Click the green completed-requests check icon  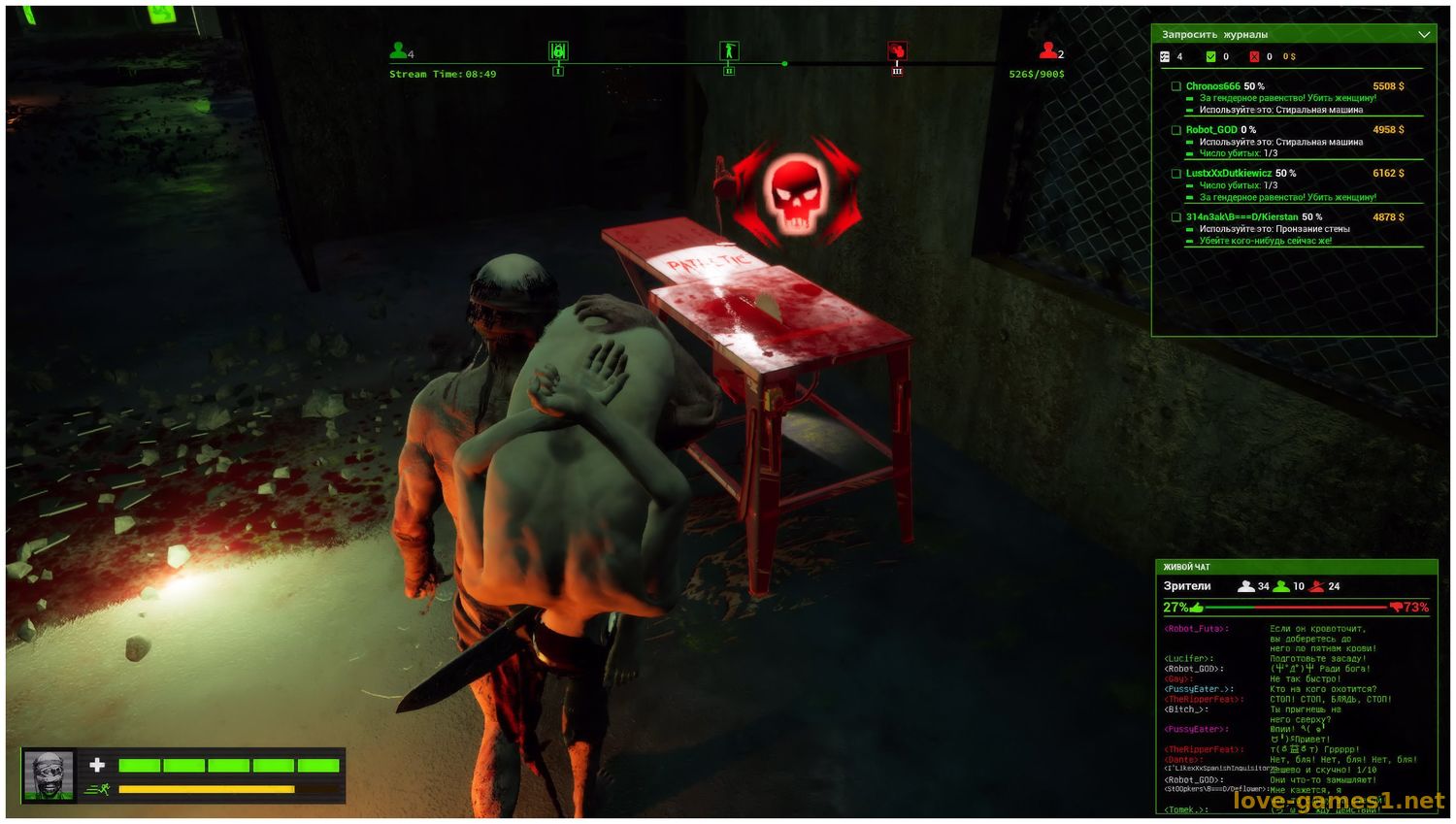tap(1210, 57)
